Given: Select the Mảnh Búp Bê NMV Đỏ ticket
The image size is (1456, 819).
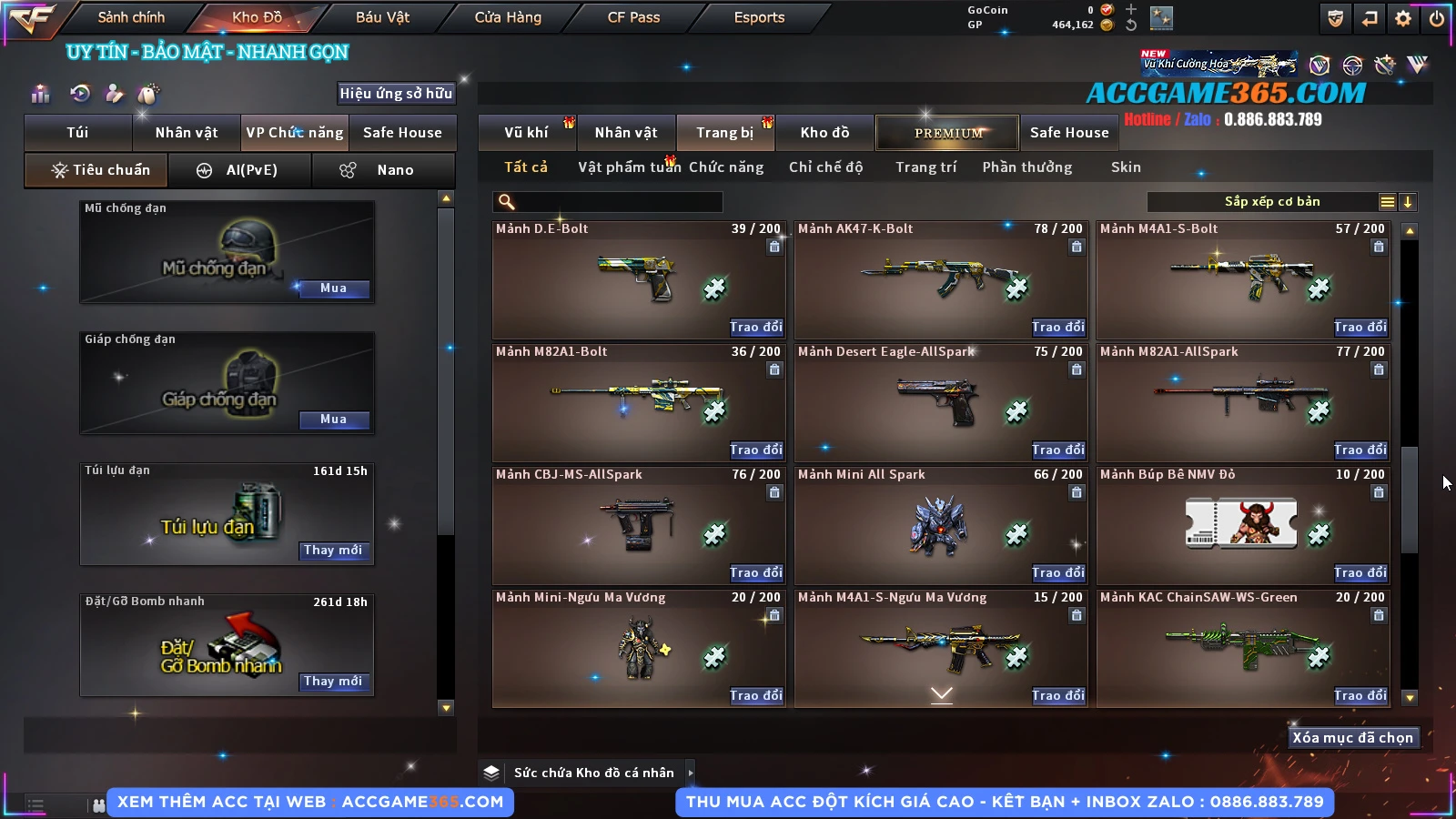Looking at the screenshot, I should (1241, 524).
